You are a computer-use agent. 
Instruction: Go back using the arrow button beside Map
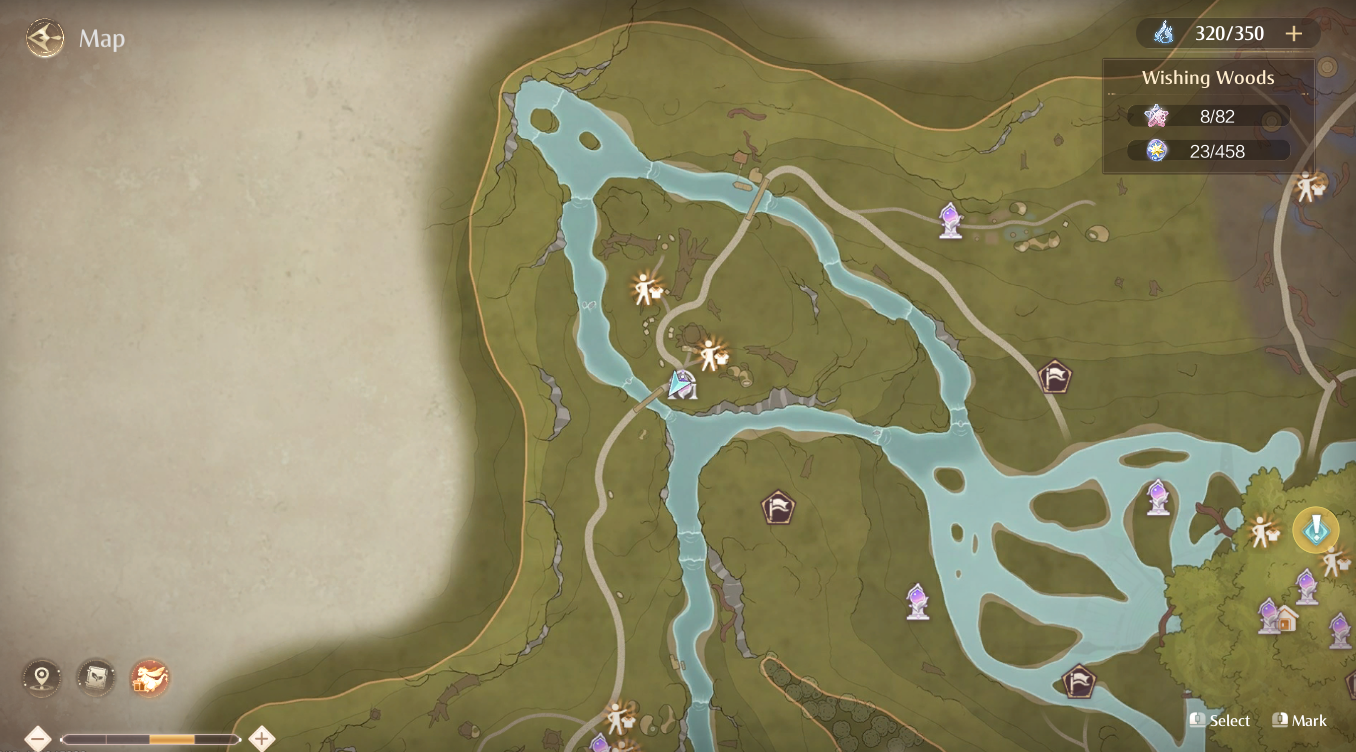pos(45,39)
